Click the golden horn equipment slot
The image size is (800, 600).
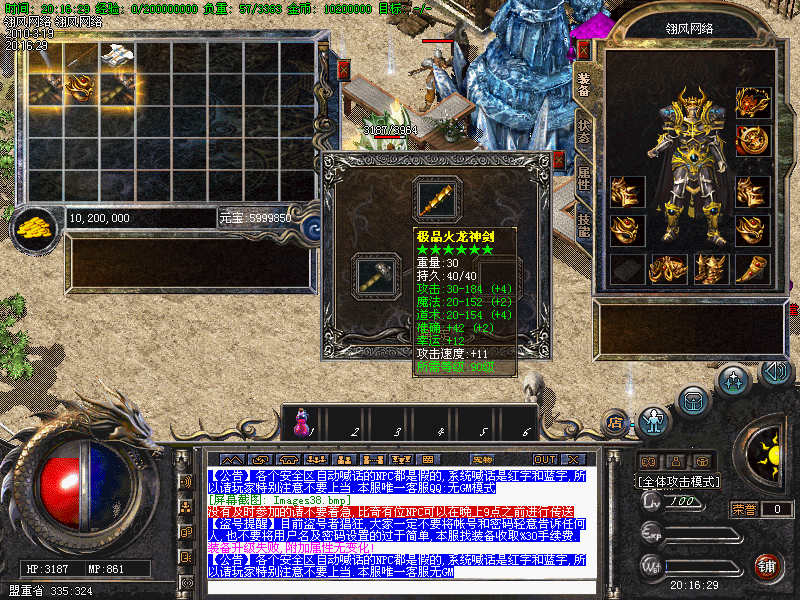point(752,268)
